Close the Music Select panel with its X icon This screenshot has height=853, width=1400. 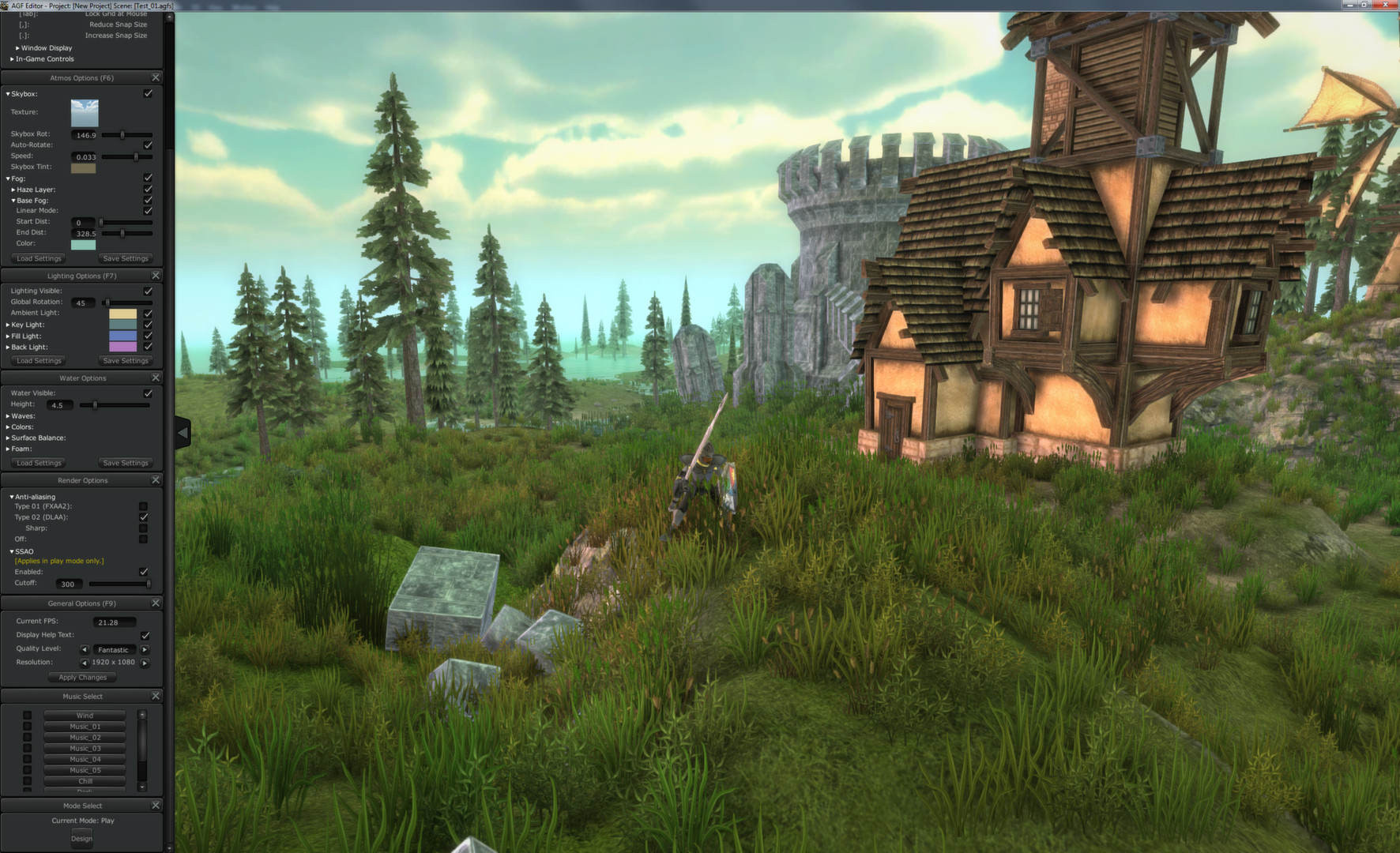156,696
